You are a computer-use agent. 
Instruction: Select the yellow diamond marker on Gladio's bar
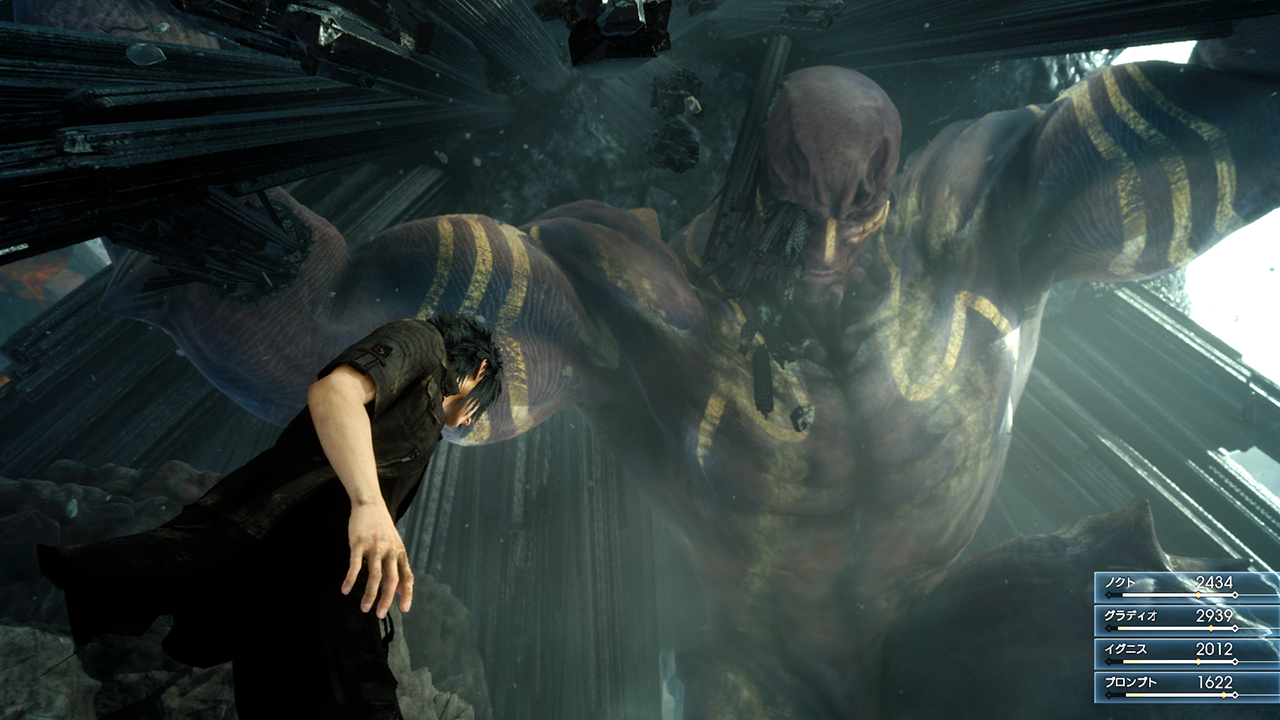click(x=1211, y=628)
